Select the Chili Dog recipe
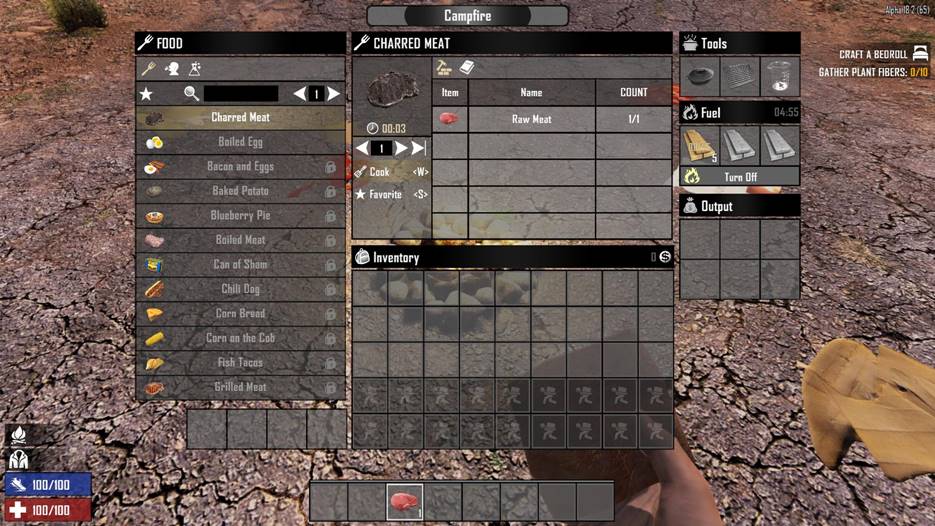This screenshot has width=935, height=526. pos(240,289)
